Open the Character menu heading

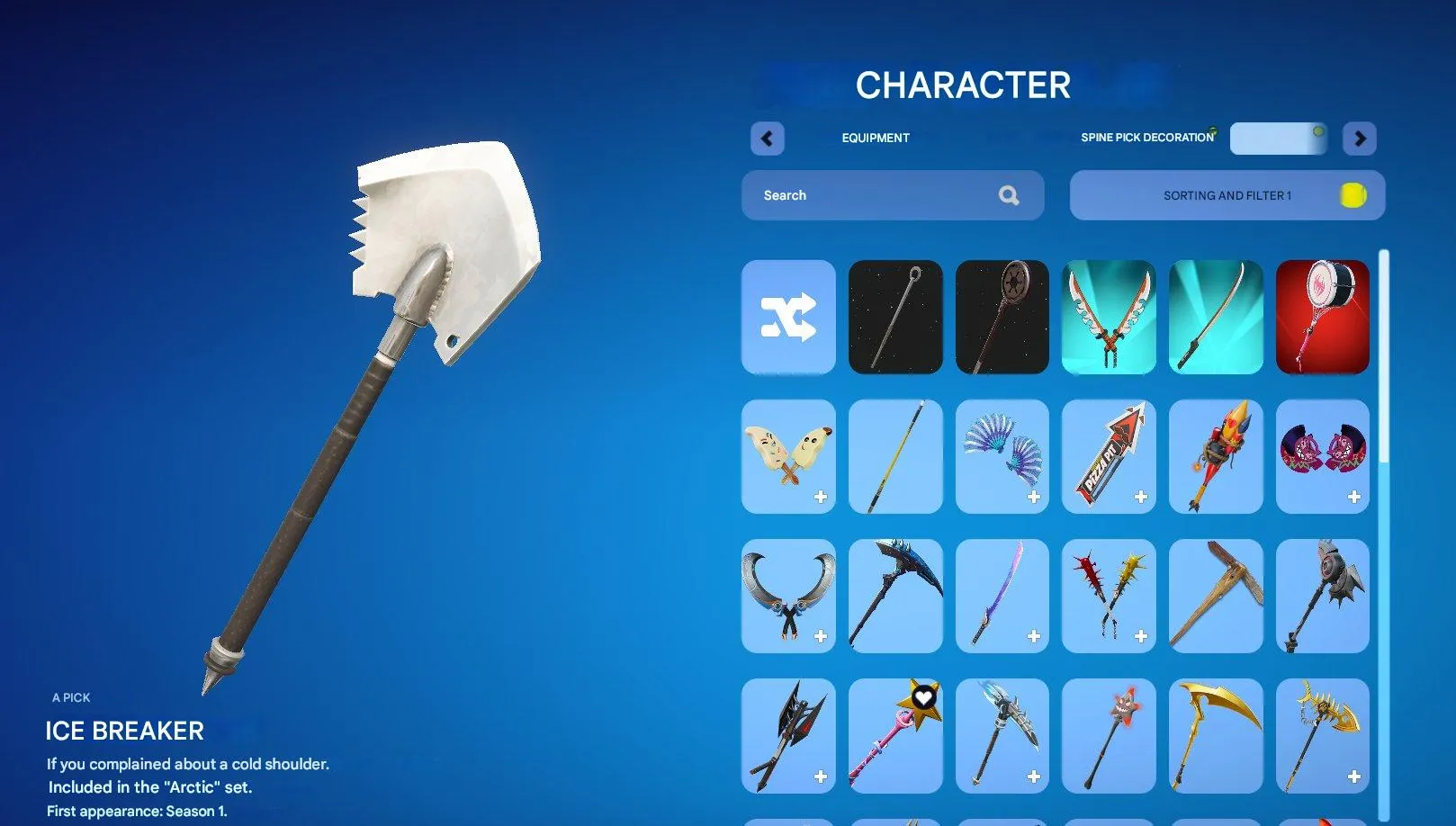963,85
